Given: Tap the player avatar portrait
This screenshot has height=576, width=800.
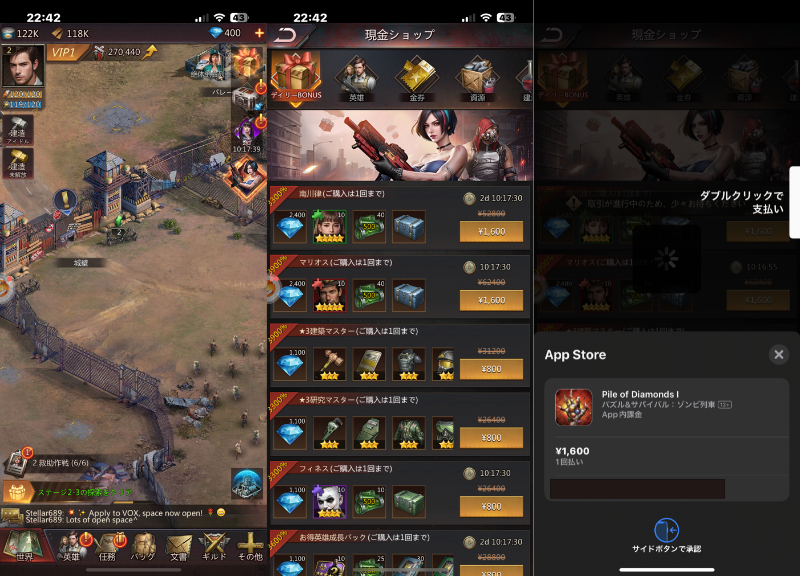Looking at the screenshot, I should (x=21, y=67).
